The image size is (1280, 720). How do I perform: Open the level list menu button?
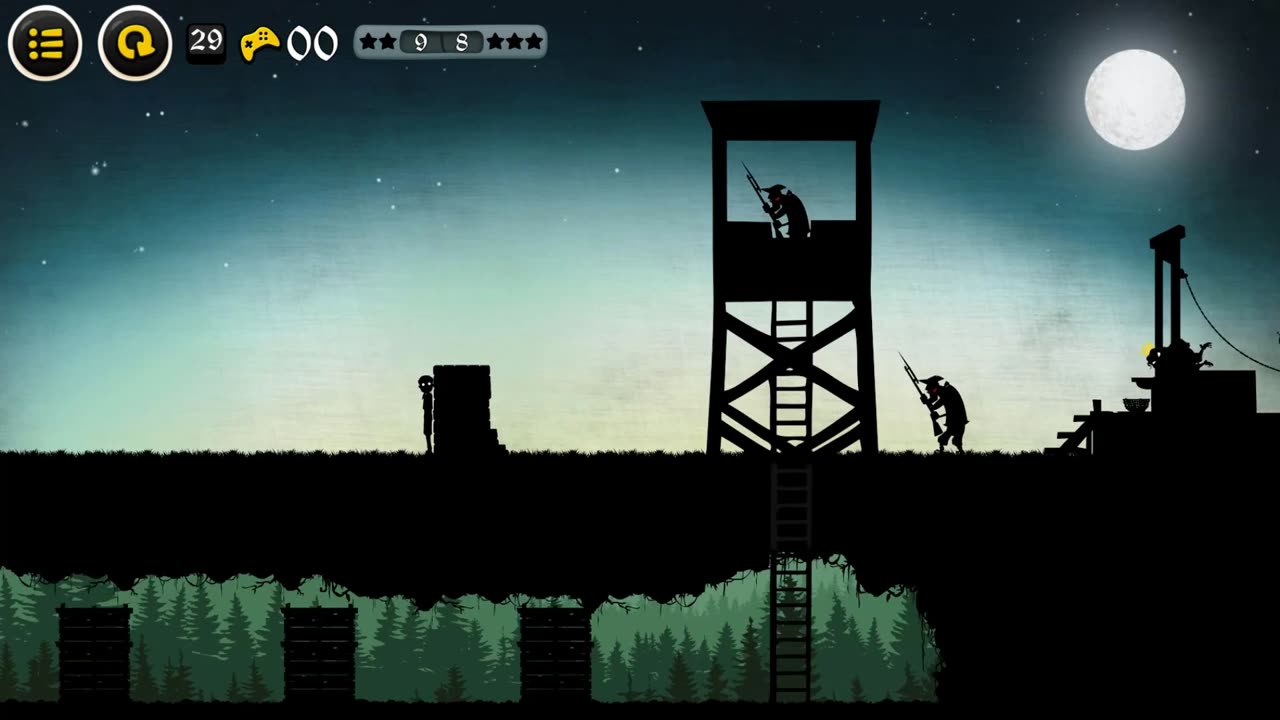45,43
